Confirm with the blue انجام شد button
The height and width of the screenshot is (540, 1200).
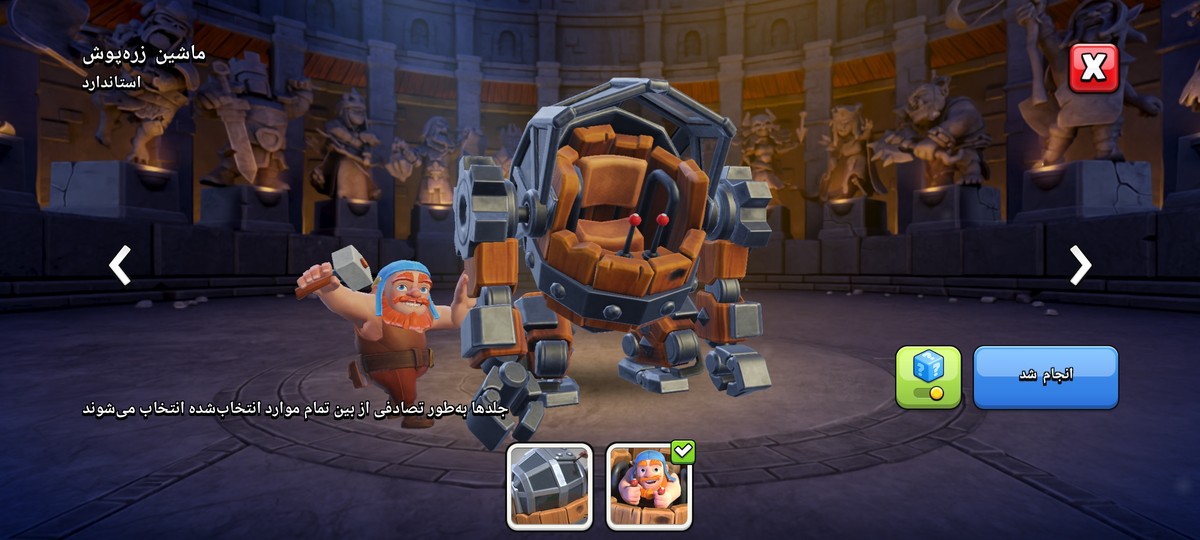click(1045, 376)
